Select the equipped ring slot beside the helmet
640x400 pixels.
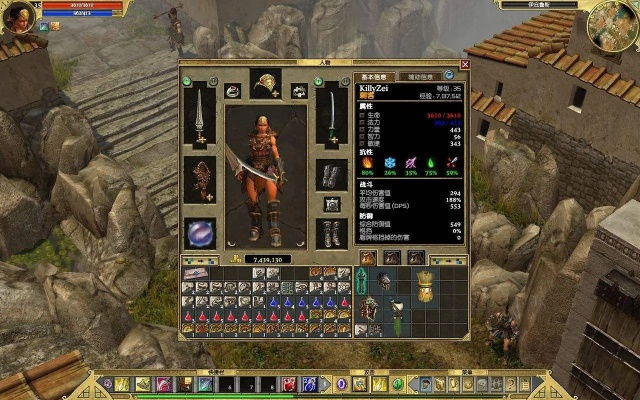tap(231, 91)
